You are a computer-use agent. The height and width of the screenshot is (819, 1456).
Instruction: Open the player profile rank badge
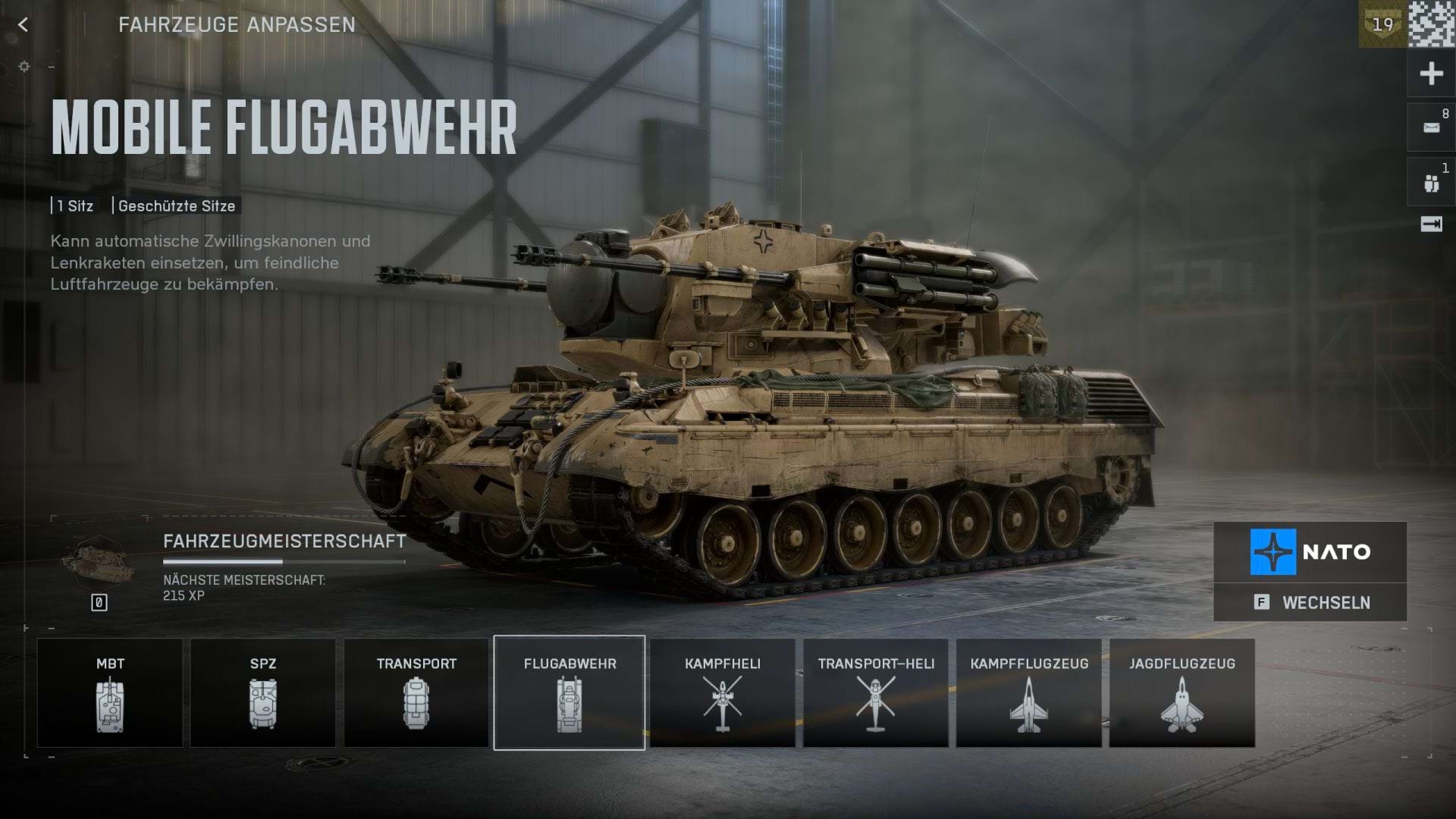[1382, 24]
